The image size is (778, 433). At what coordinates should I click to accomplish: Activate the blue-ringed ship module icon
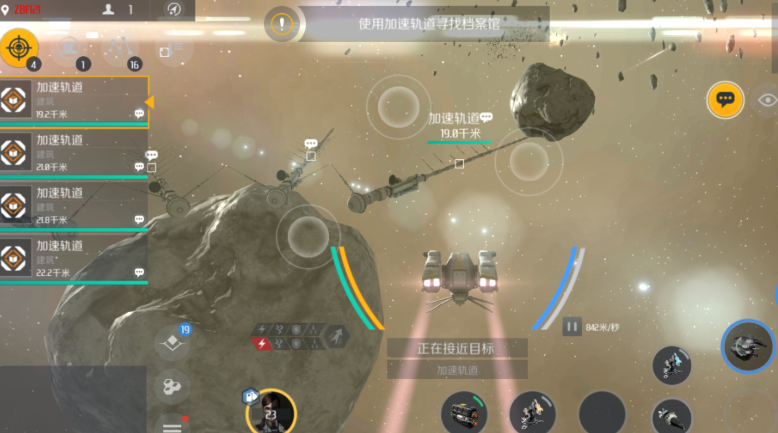[x=747, y=346]
